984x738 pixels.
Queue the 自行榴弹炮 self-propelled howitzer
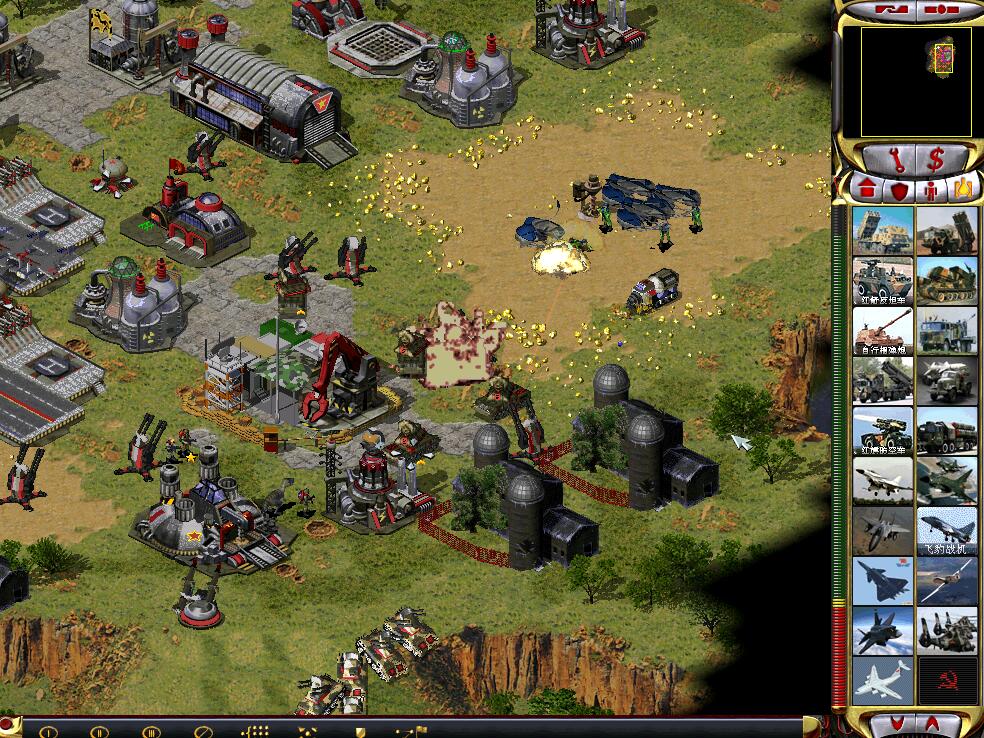883,331
